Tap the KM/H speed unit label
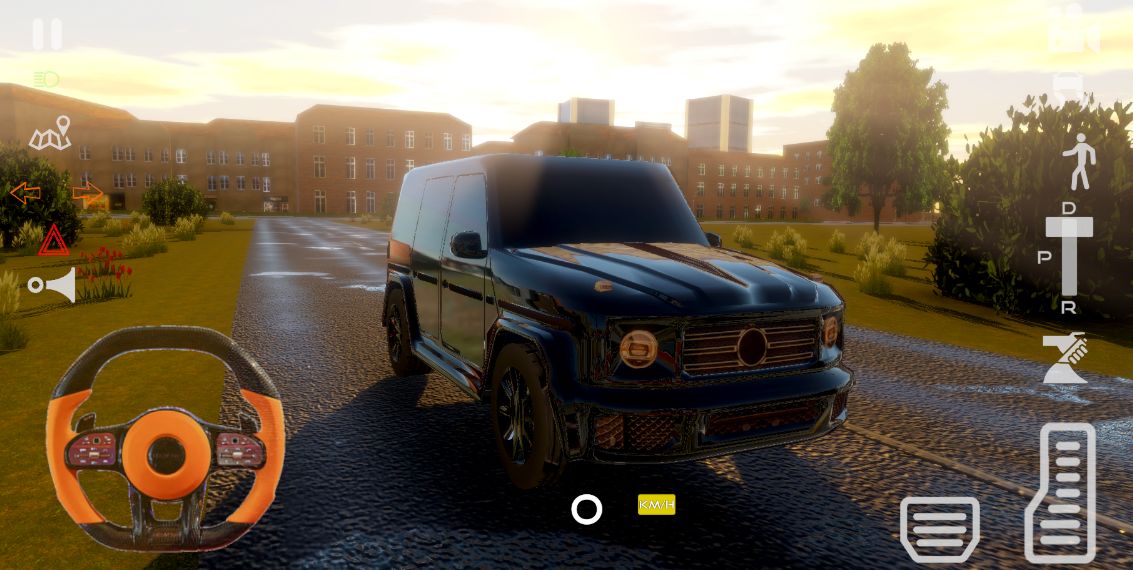Screen dimensions: 1133x570 [x=657, y=505]
